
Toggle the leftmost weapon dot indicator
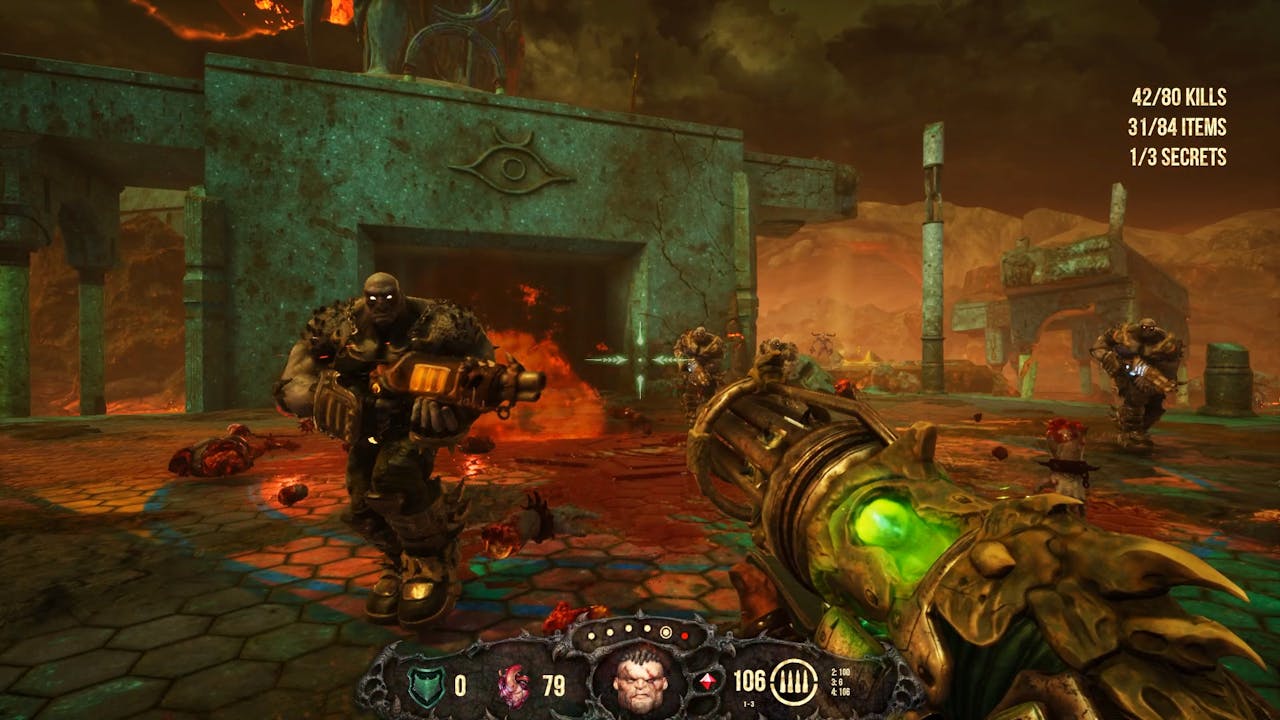pos(592,636)
